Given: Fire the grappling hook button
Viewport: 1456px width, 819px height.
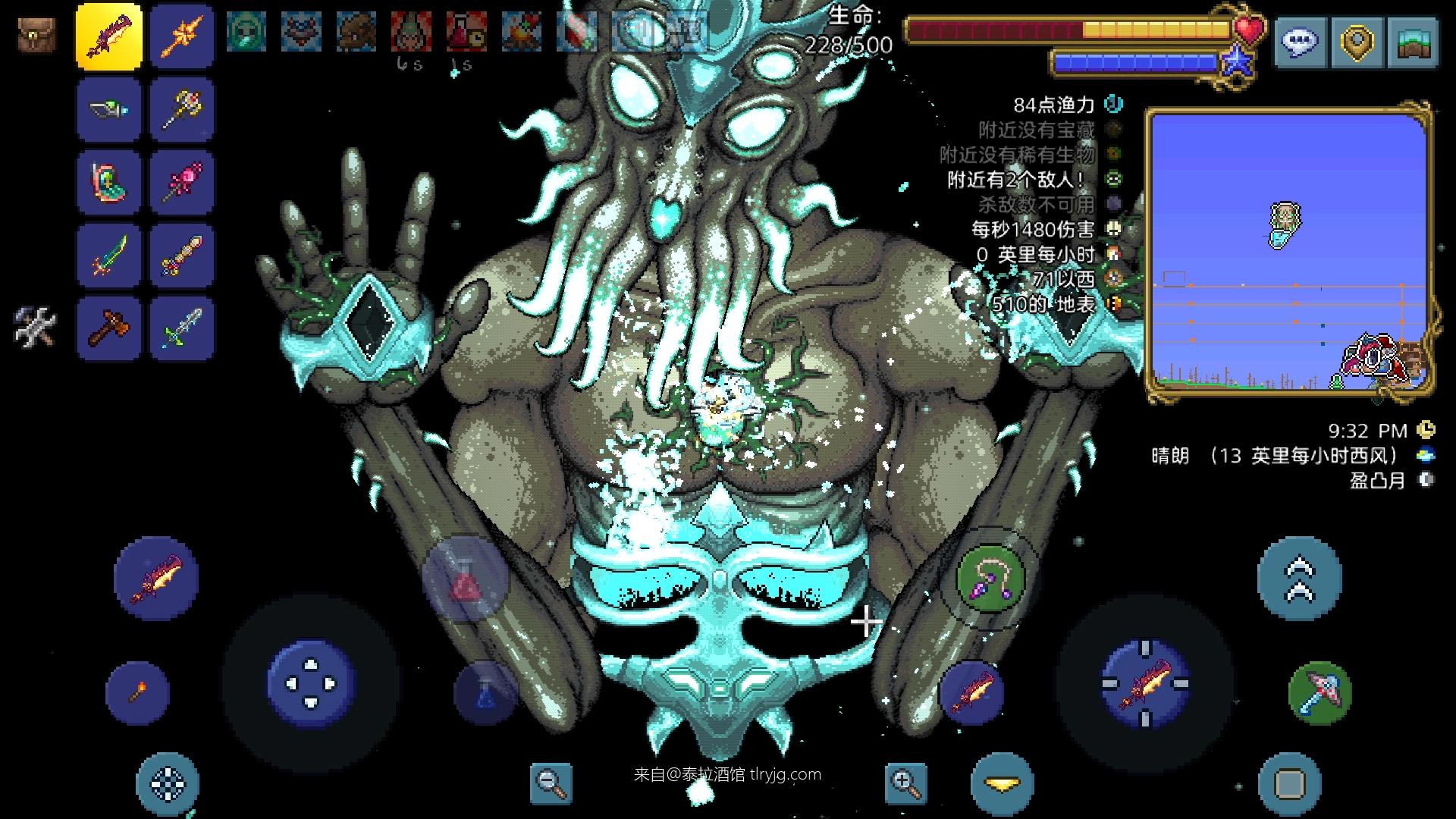Looking at the screenshot, I should 990,580.
